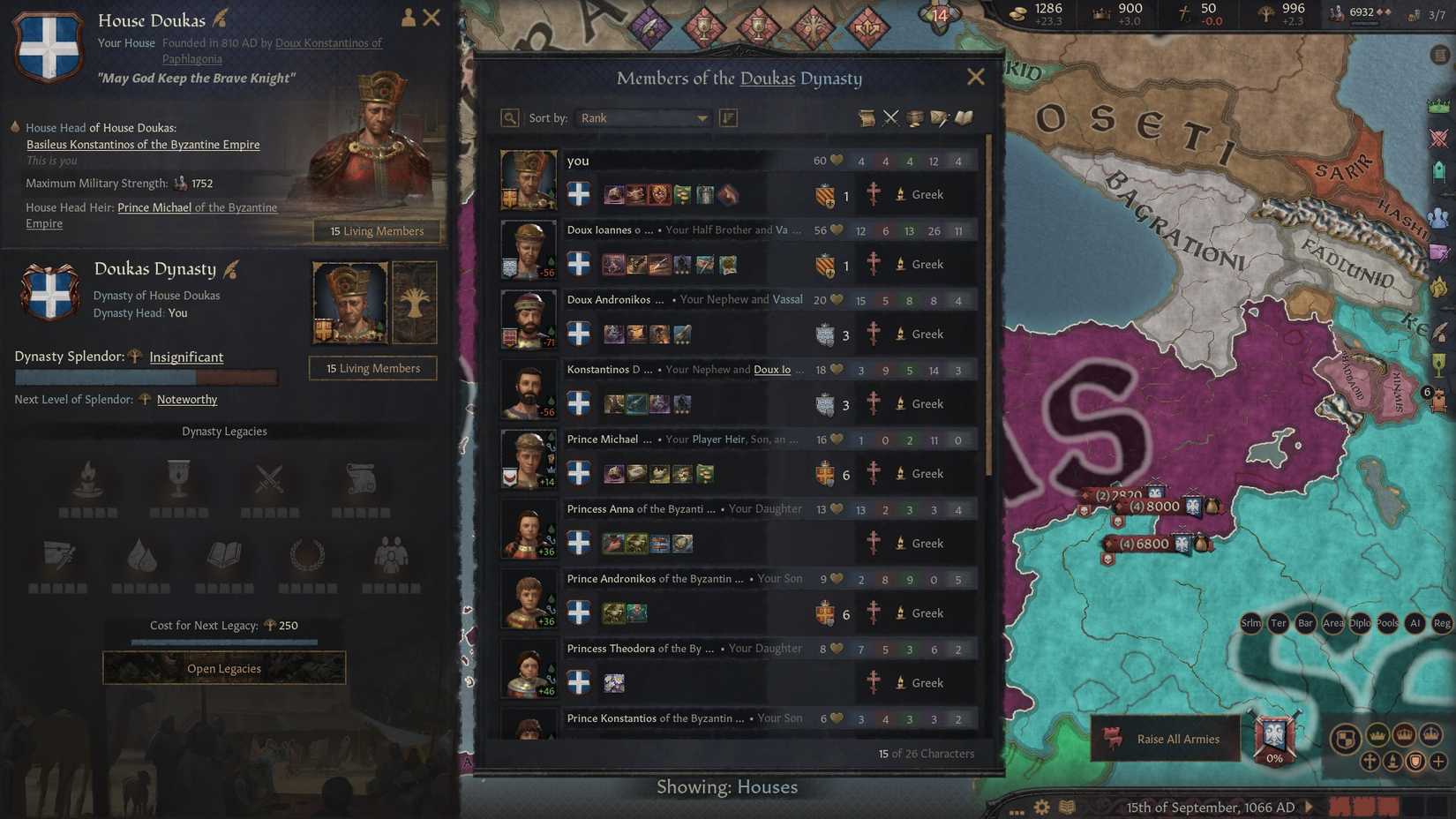The image size is (1456, 819).
Task: Click the book filter icon in the dynasty window
Action: point(964,116)
